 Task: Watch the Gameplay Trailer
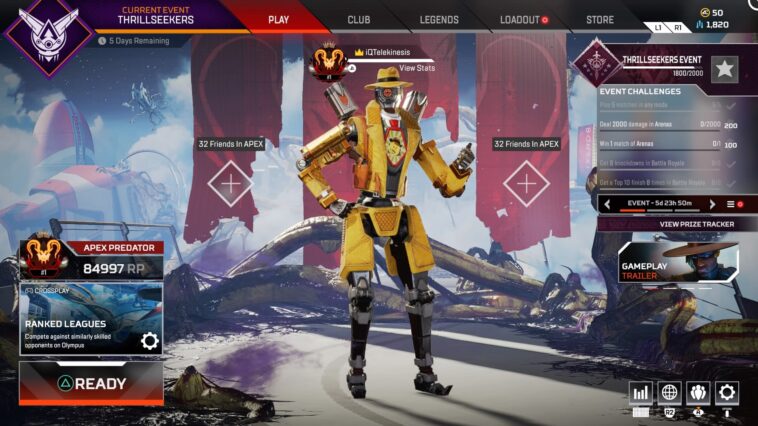pos(678,262)
